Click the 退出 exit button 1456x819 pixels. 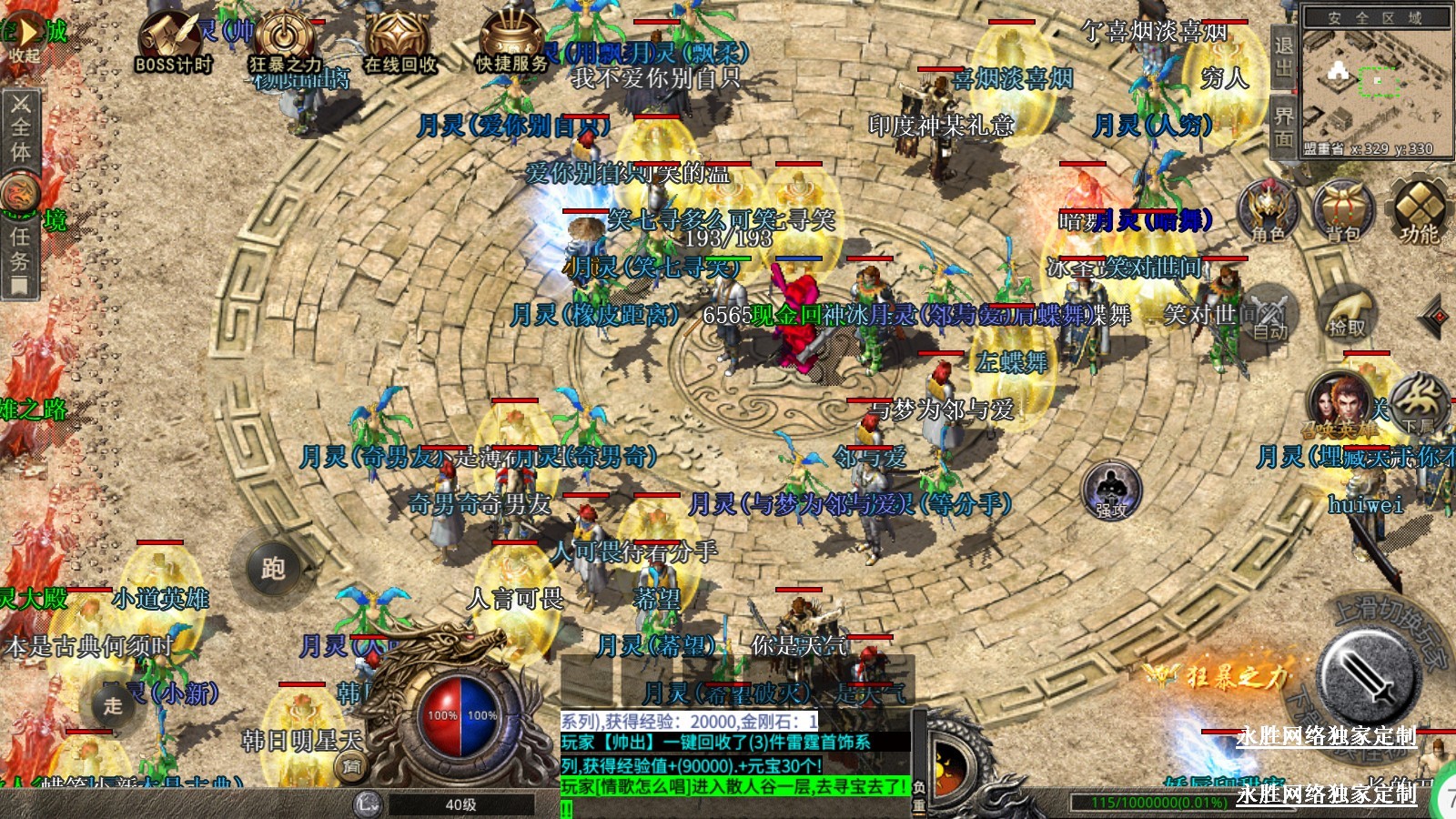point(1283,56)
